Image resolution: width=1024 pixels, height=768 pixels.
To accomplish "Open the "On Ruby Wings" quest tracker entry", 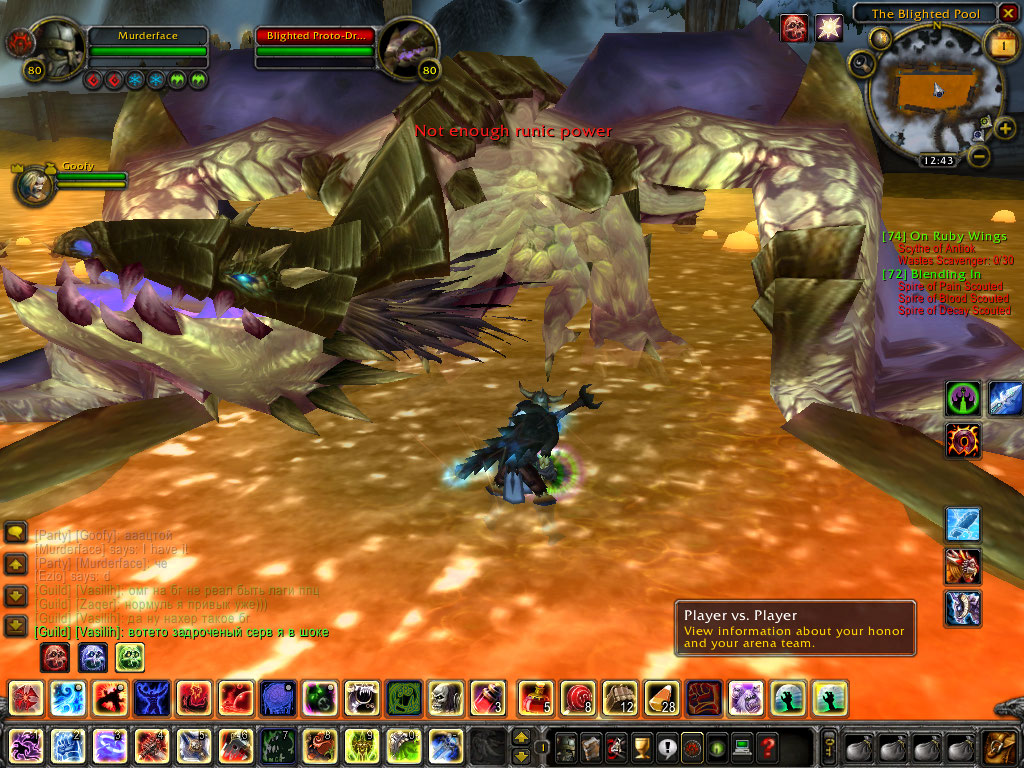I will (x=944, y=236).
